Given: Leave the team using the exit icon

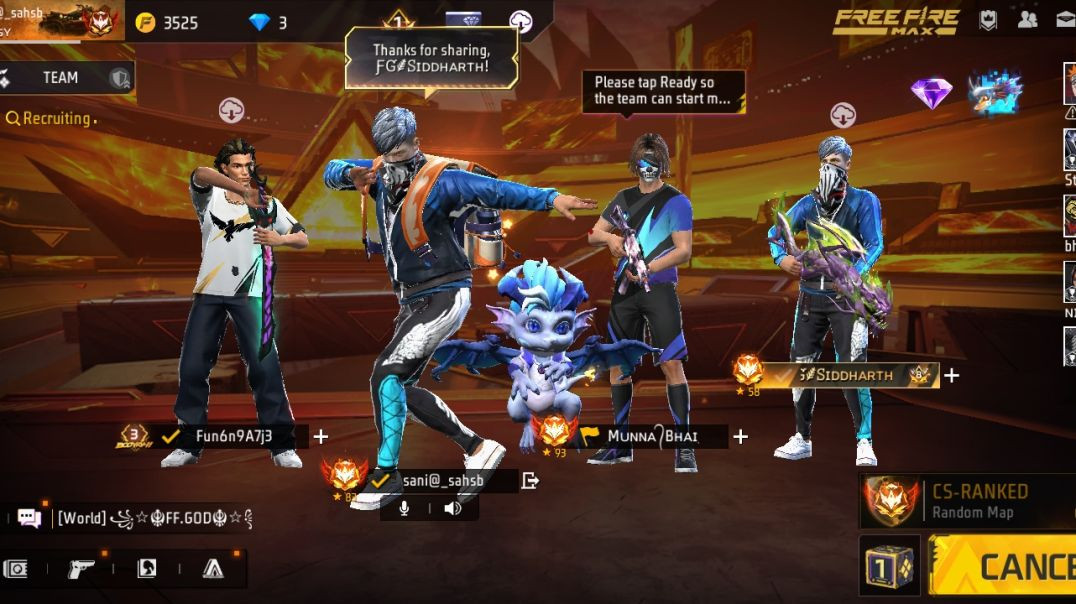Looking at the screenshot, I should click(x=530, y=481).
